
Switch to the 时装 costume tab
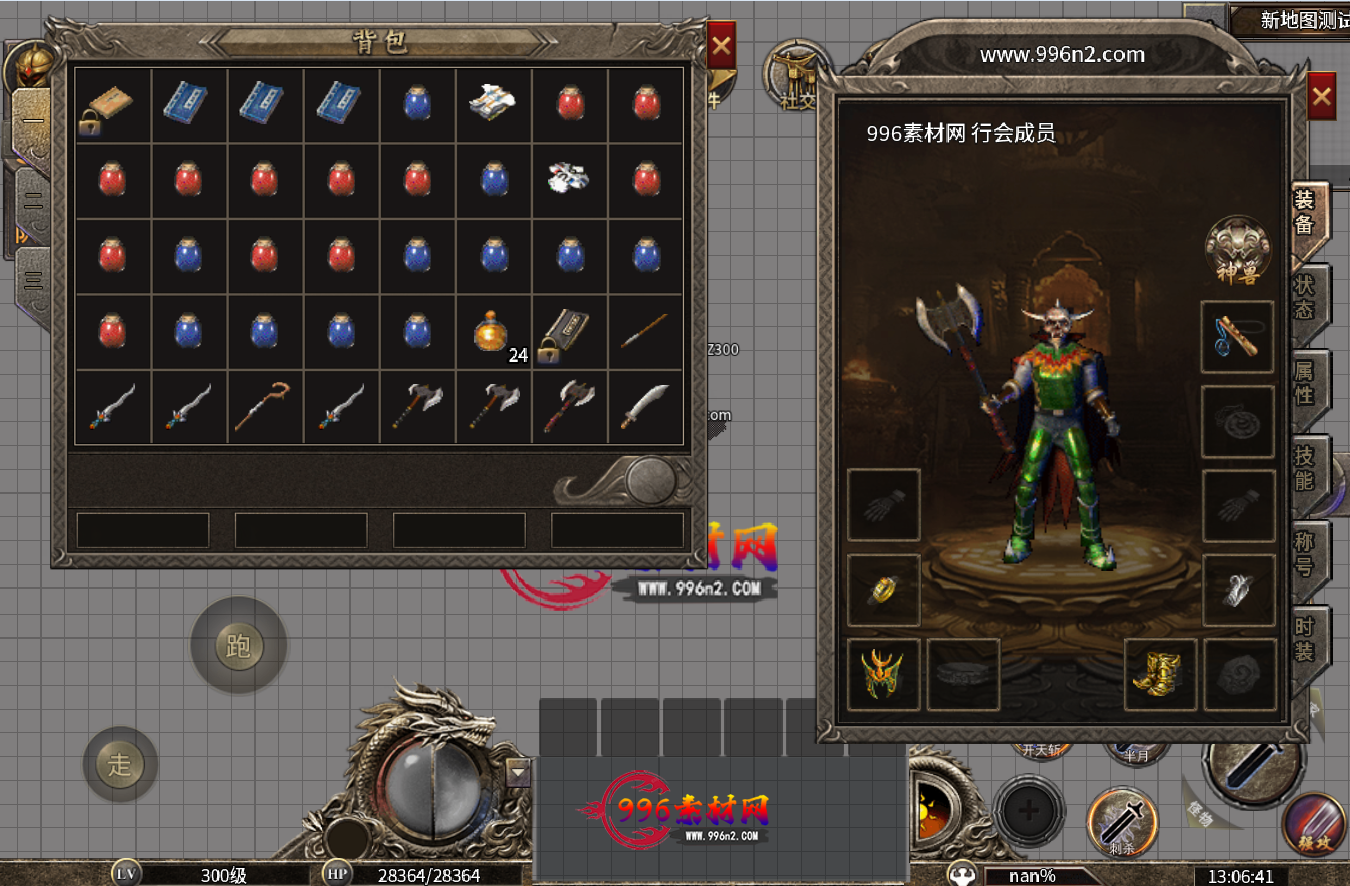tap(1305, 640)
